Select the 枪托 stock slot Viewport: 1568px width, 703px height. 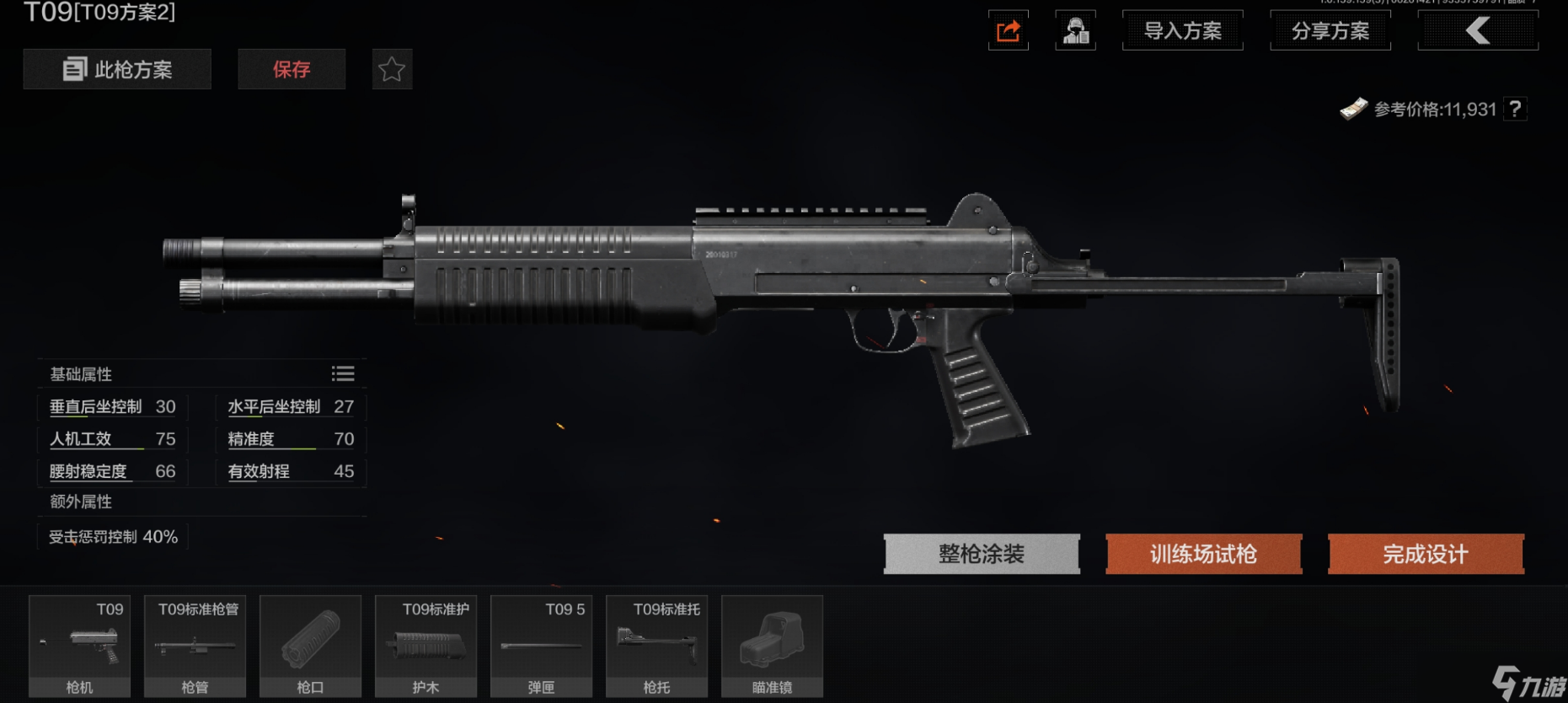656,646
